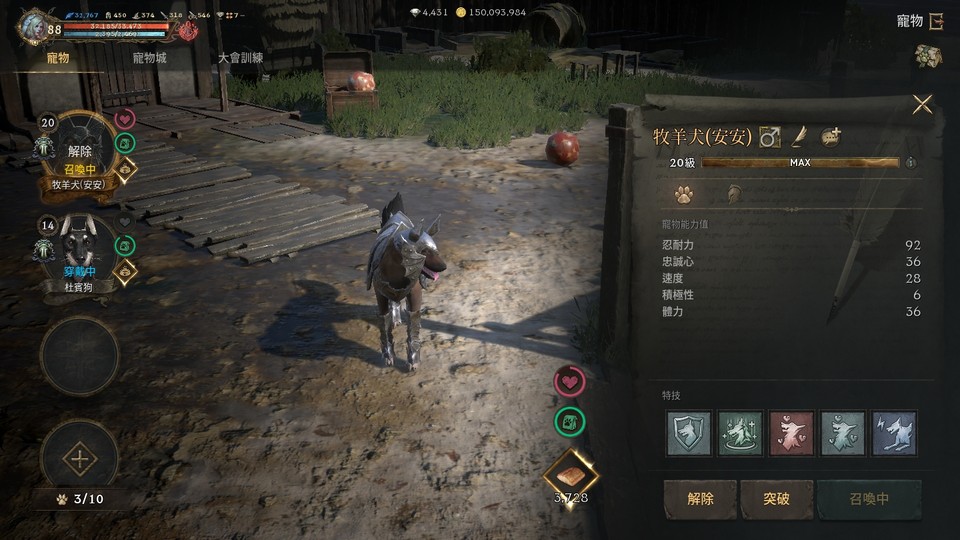Select the dog shield skill icon
This screenshot has width=960, height=540.
[689, 433]
